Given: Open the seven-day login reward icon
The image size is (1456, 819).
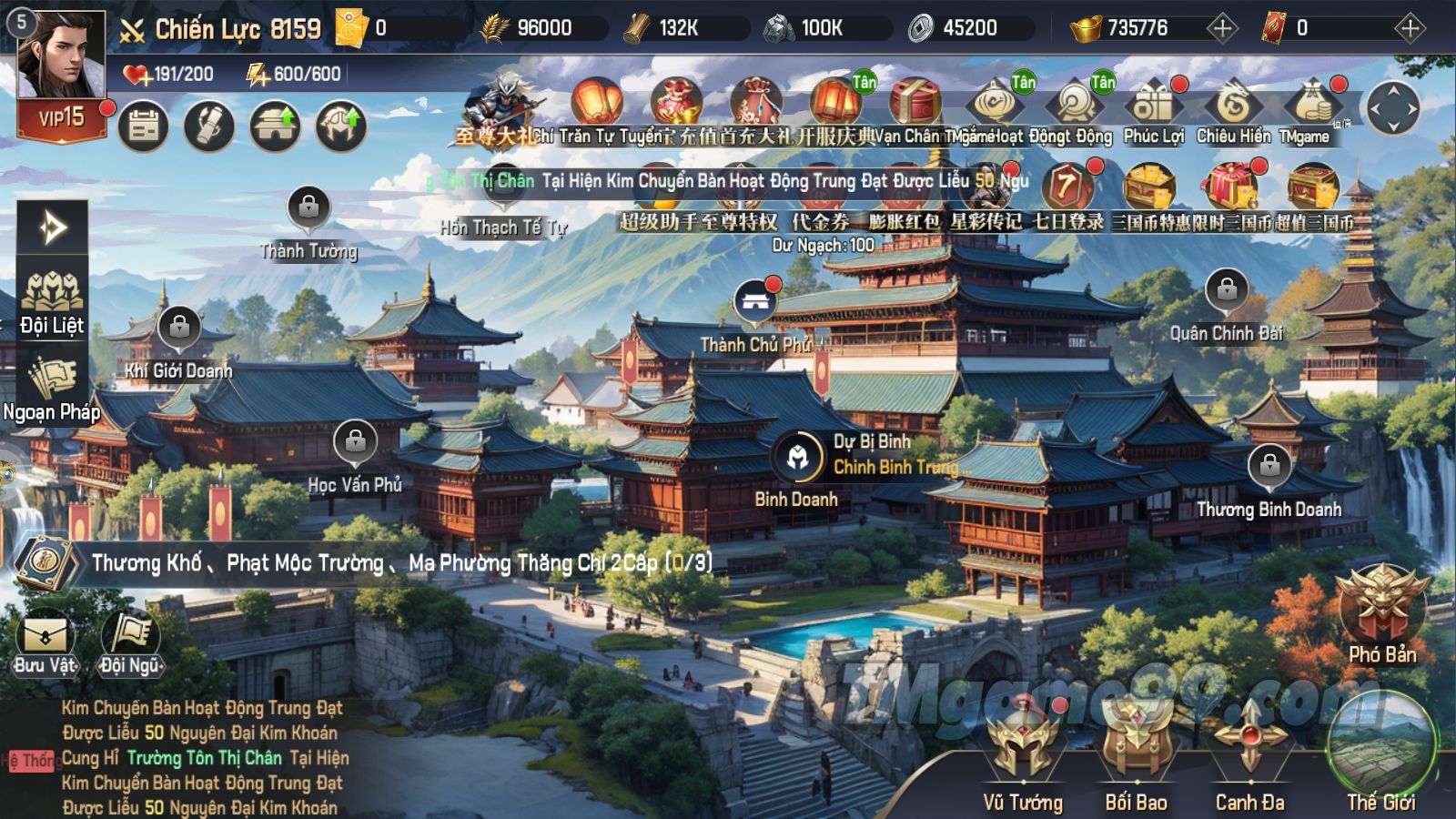Looking at the screenshot, I should click(1067, 193).
